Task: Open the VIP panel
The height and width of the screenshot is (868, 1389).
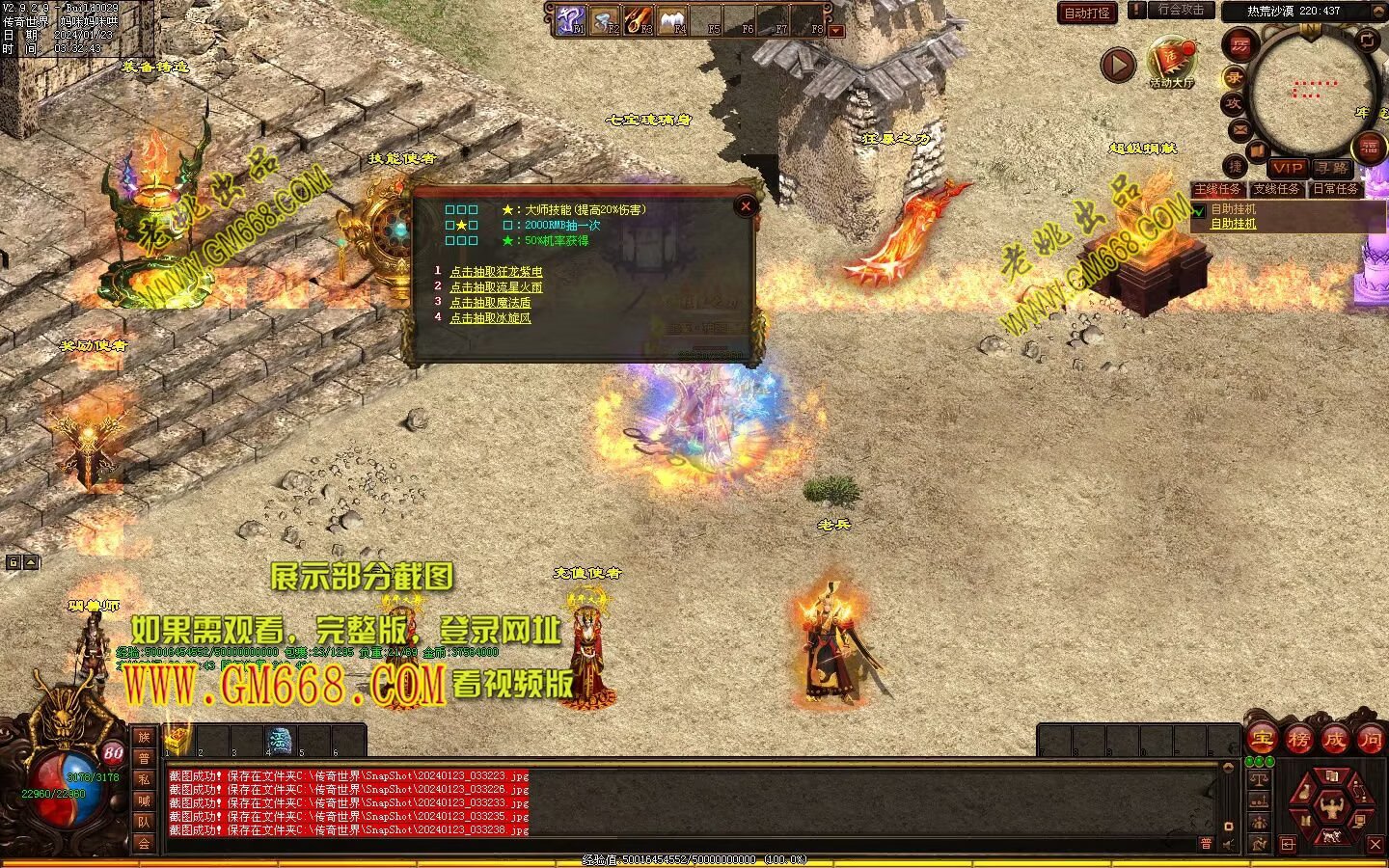Action: 1287,168
